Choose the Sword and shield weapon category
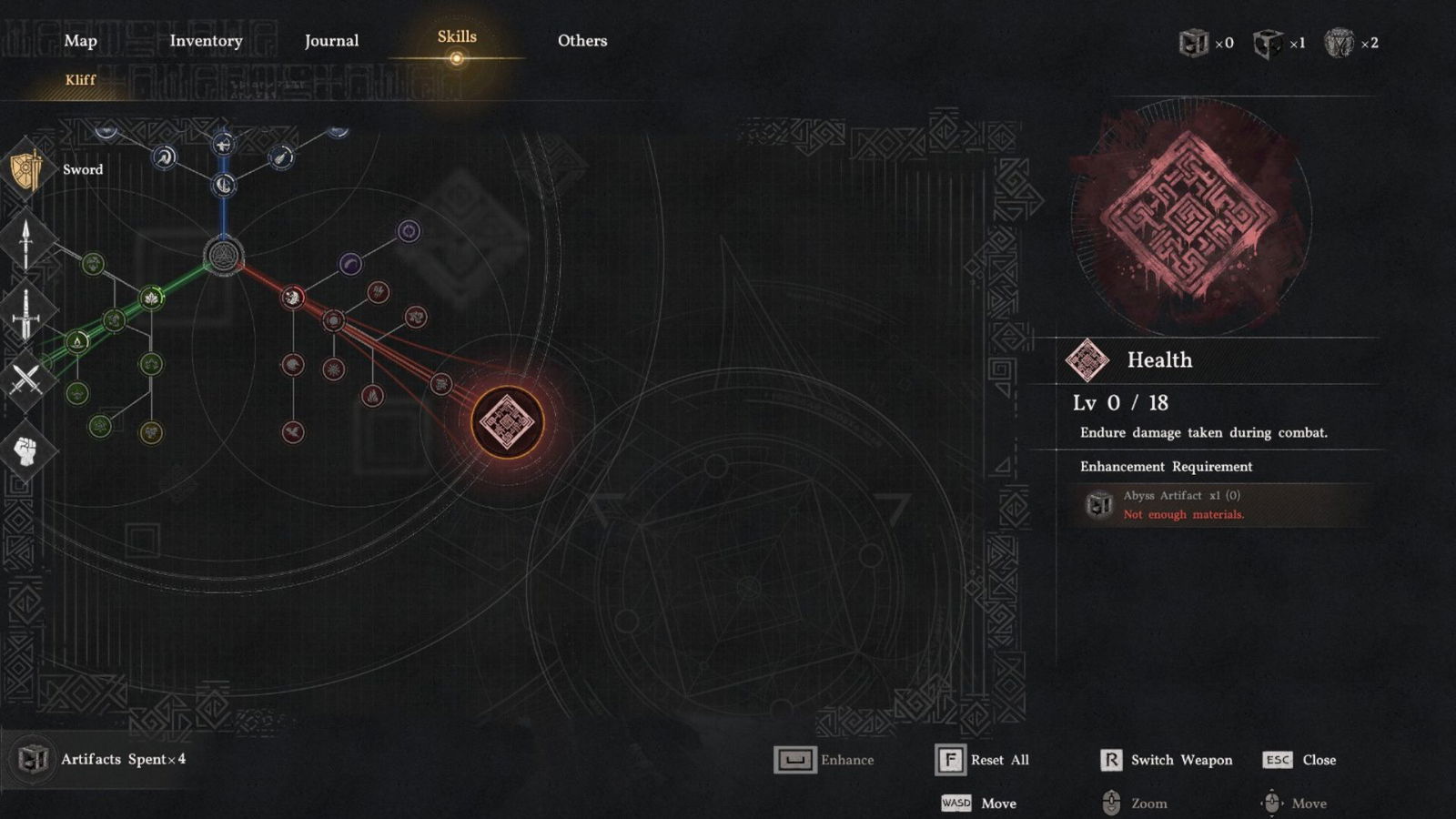The height and width of the screenshot is (819, 1456). (27, 169)
